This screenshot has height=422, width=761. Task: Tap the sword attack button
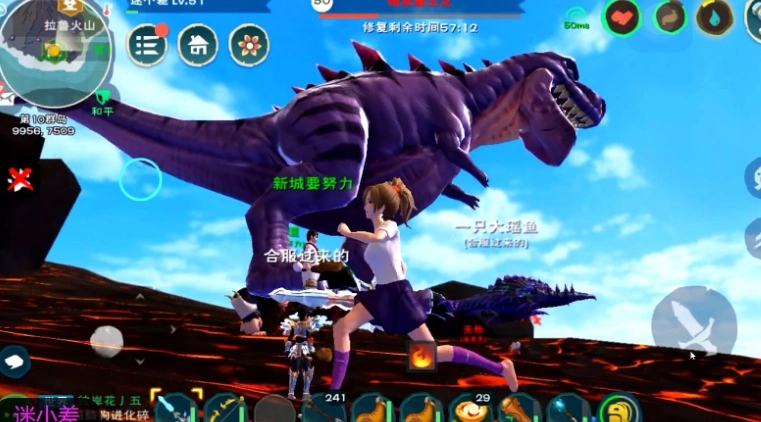[694, 322]
